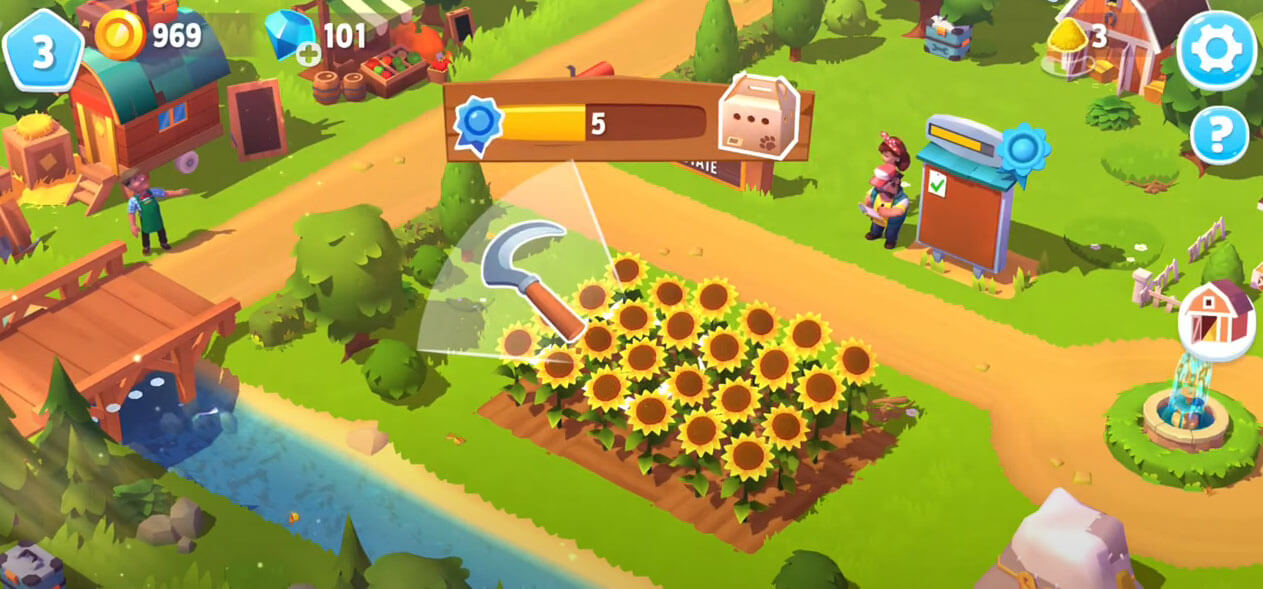Screen dimensions: 1263x589
Task: Open the player level 3 badge
Action: click(42, 51)
